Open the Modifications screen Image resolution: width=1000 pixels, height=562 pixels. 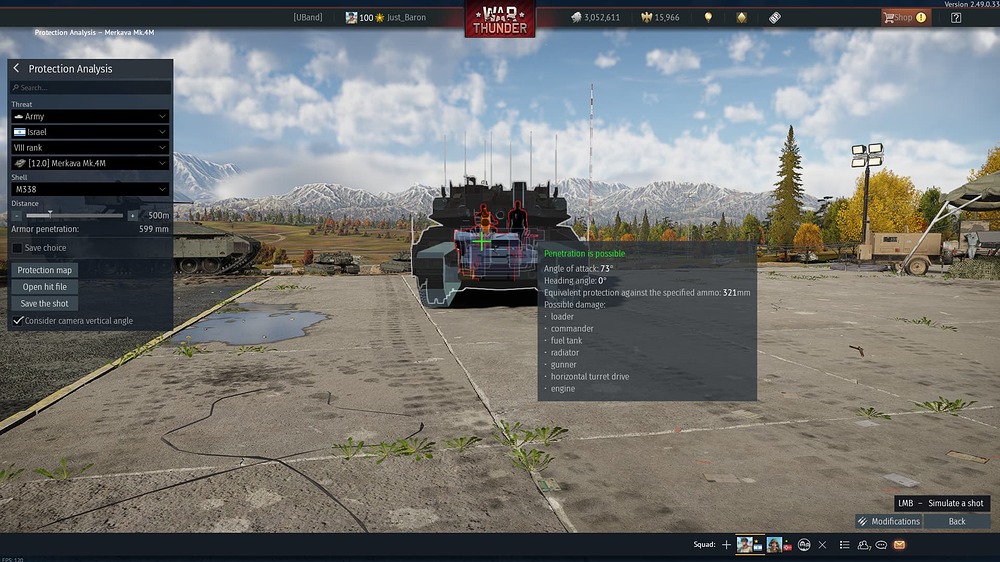click(888, 521)
